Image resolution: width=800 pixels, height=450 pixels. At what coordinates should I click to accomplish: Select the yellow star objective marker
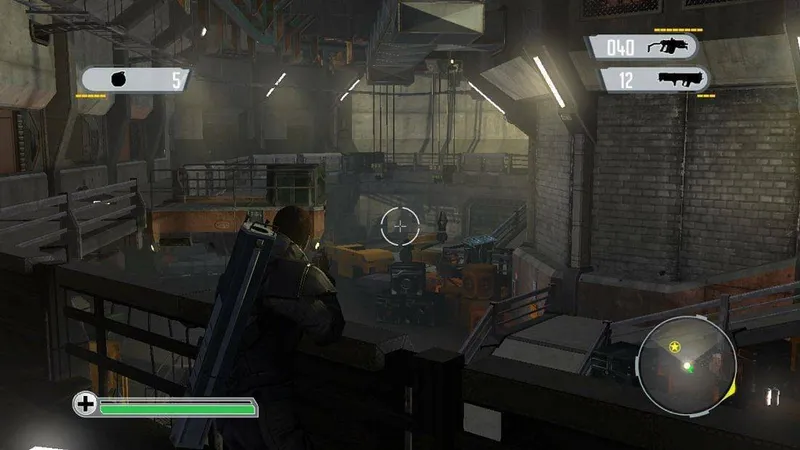pyautogui.click(x=675, y=347)
